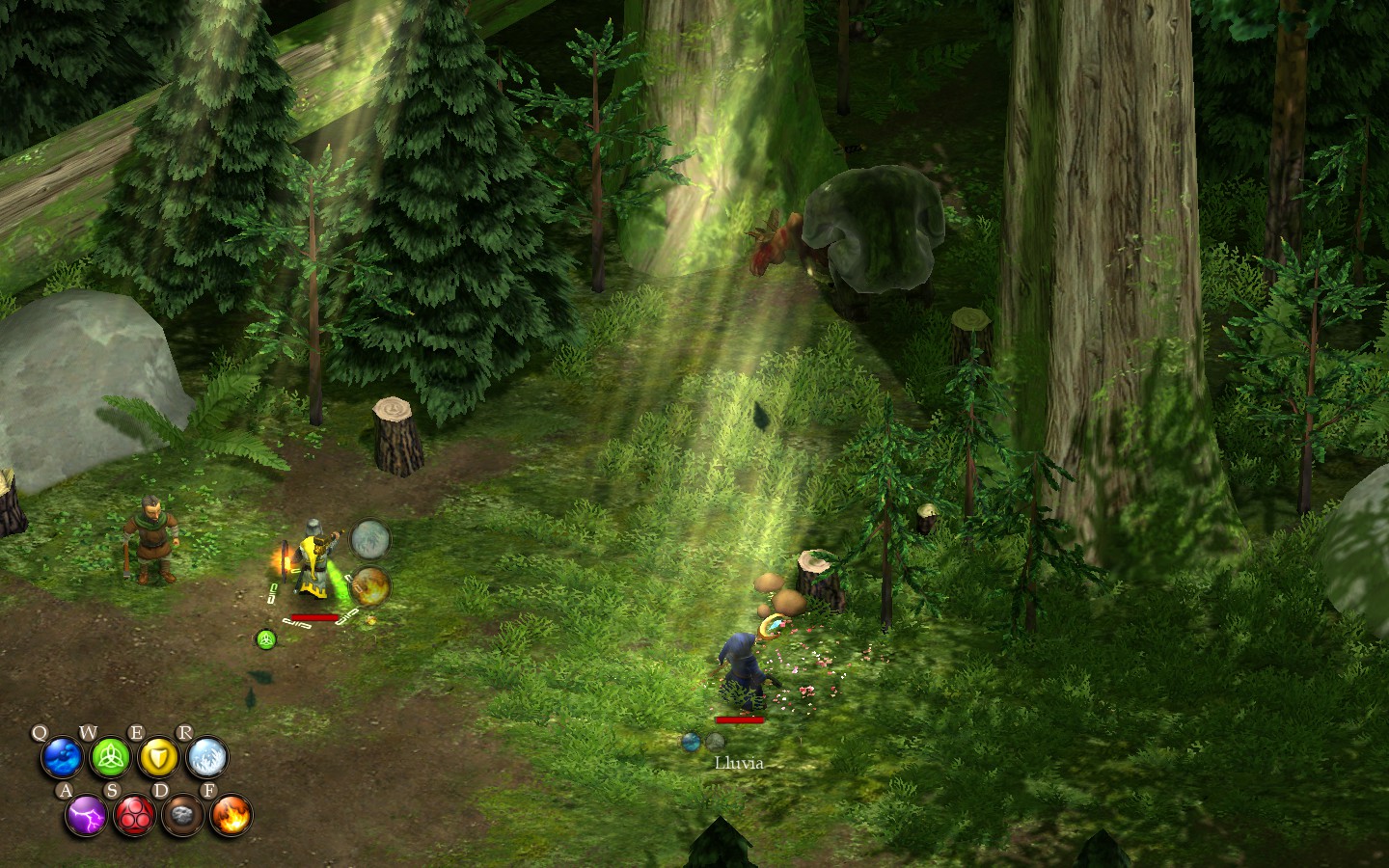Select the yellow Shield element orb
The width and height of the screenshot is (1389, 868).
[159, 758]
